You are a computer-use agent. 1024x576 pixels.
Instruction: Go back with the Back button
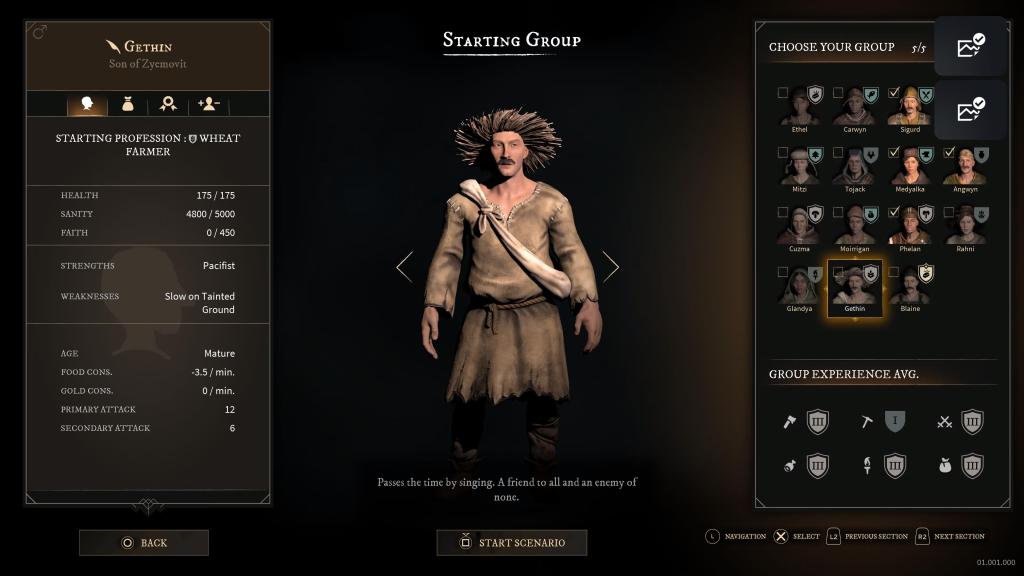pyautogui.click(x=144, y=543)
